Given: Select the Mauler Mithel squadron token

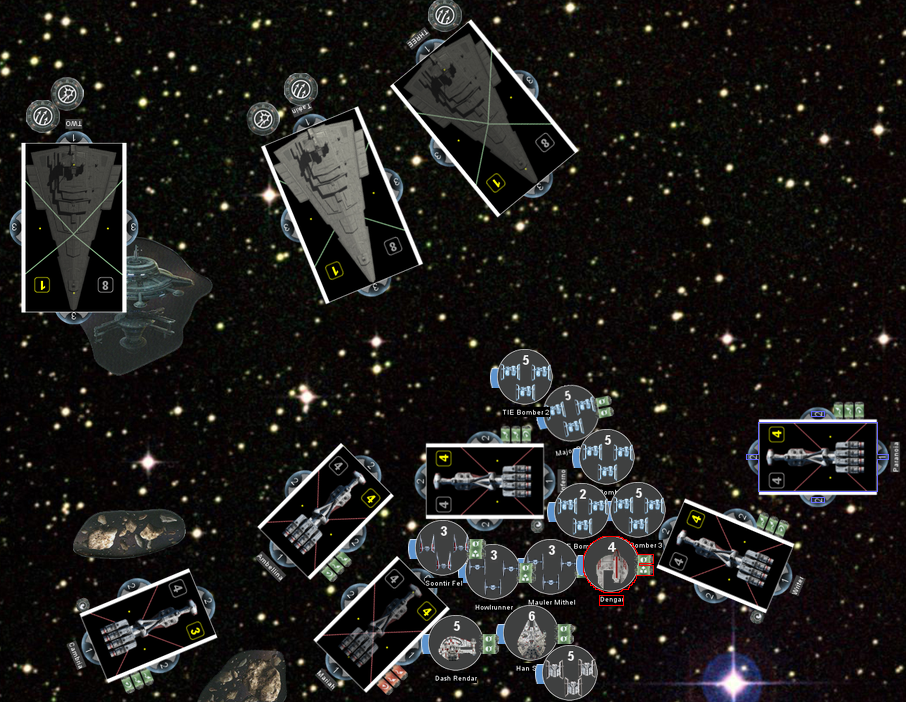Looking at the screenshot, I should (x=550, y=566).
